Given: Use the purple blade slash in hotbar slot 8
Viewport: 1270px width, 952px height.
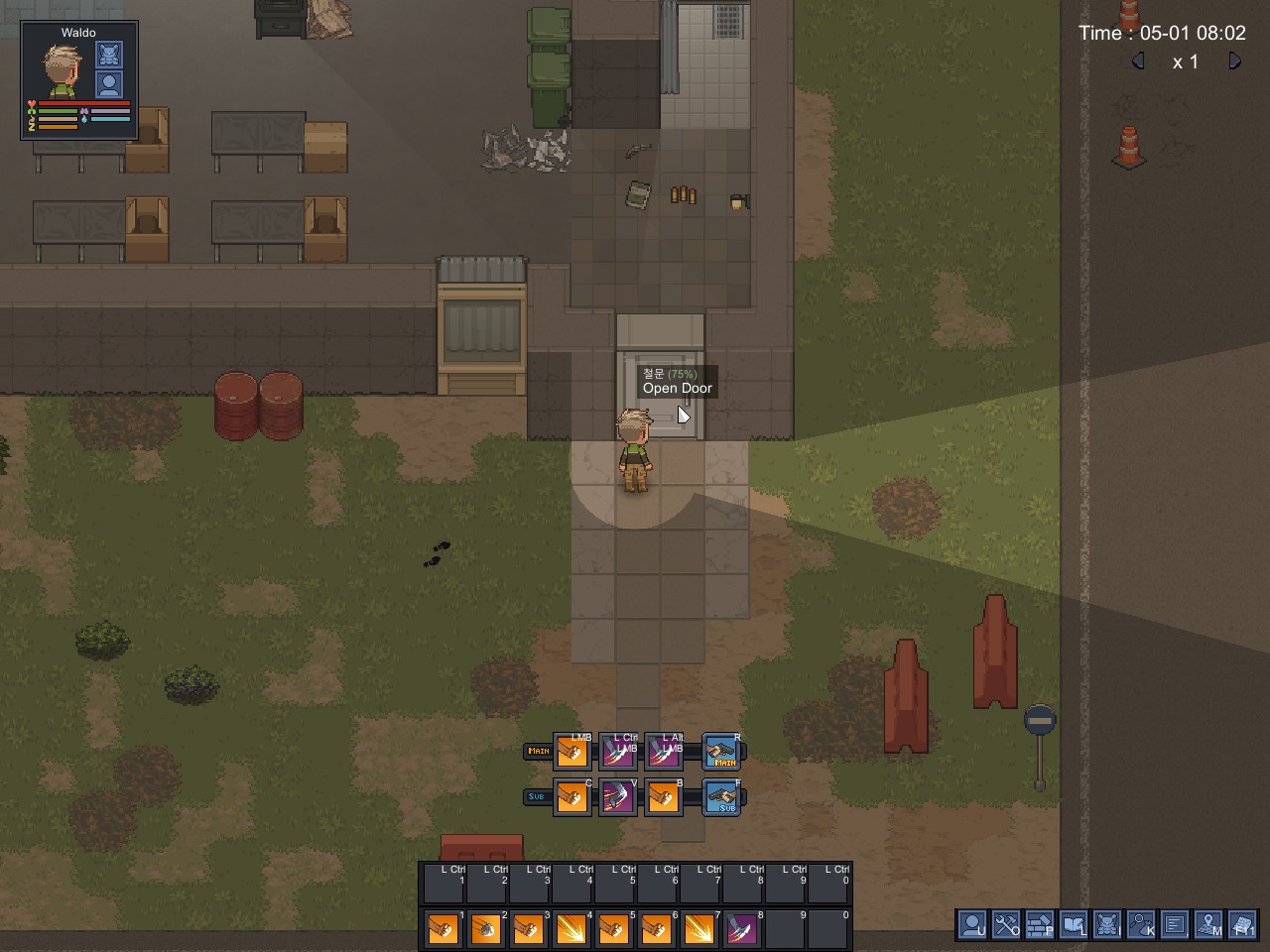Looking at the screenshot, I should pos(741,929).
